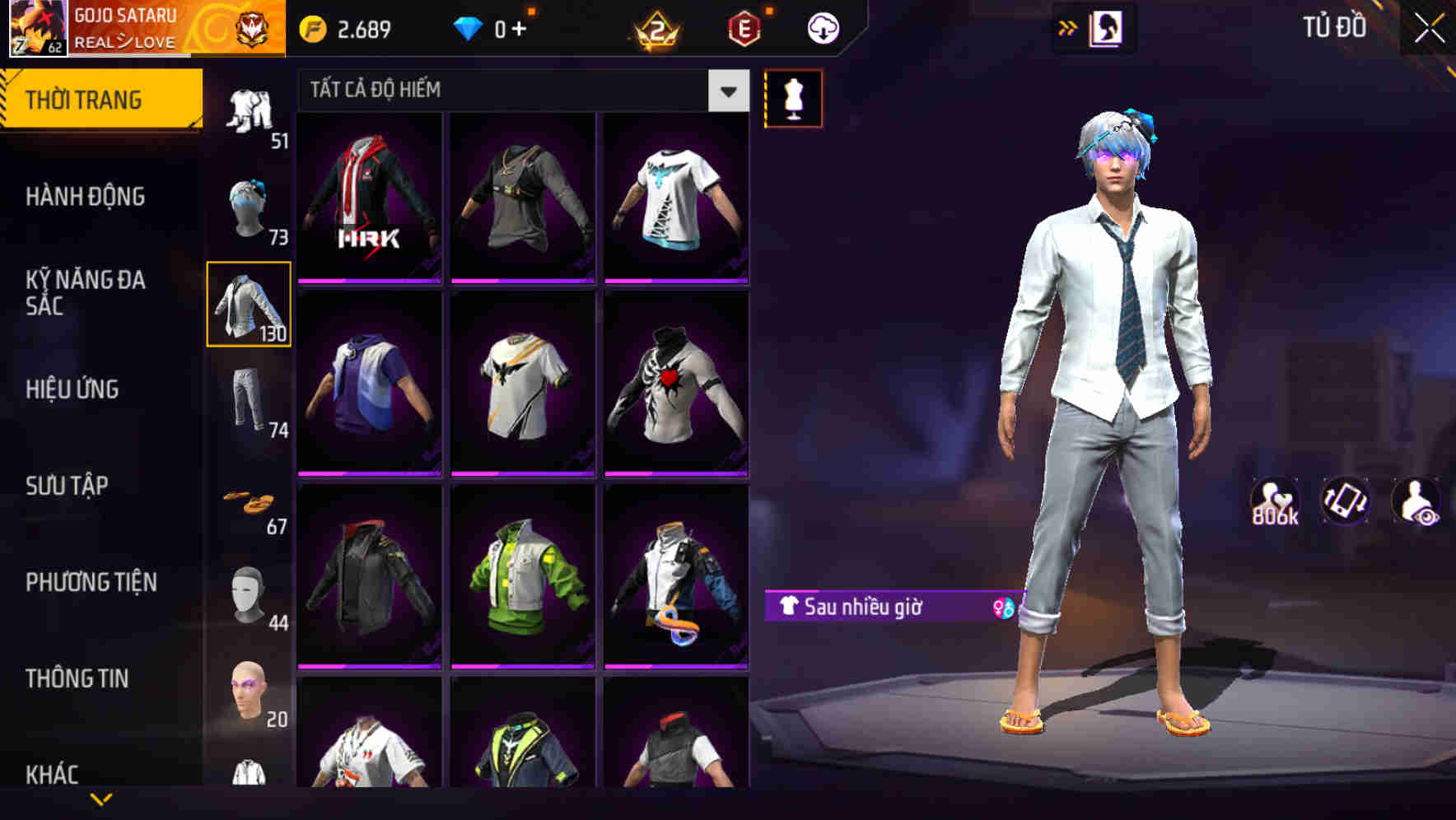Viewport: 1456px width, 820px height.
Task: Select the white t-shirt with blue bird design
Action: click(x=675, y=198)
